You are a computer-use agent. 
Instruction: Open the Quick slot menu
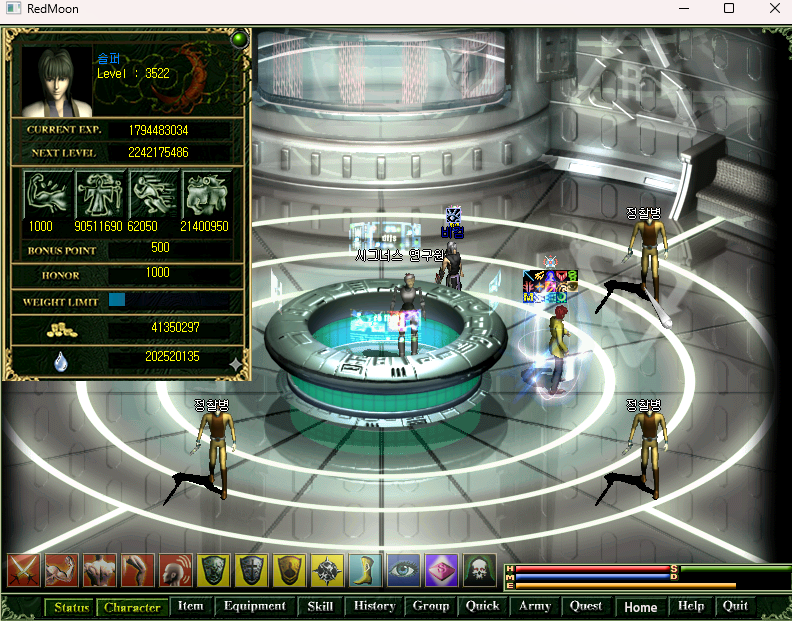(482, 606)
